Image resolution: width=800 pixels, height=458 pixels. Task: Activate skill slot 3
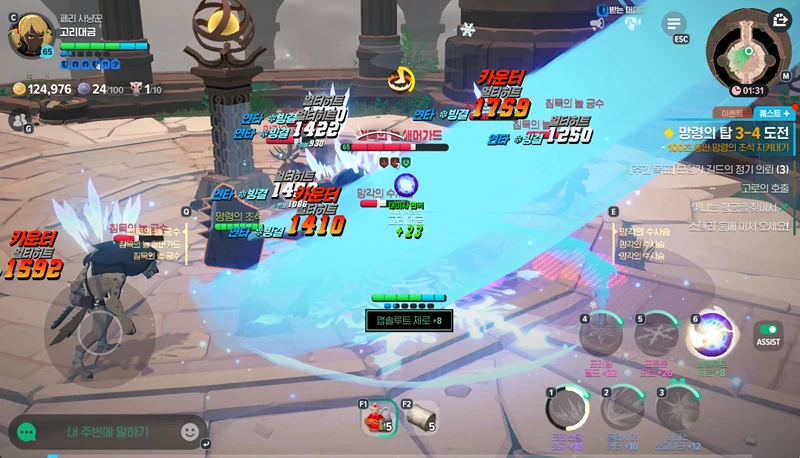pos(677,408)
